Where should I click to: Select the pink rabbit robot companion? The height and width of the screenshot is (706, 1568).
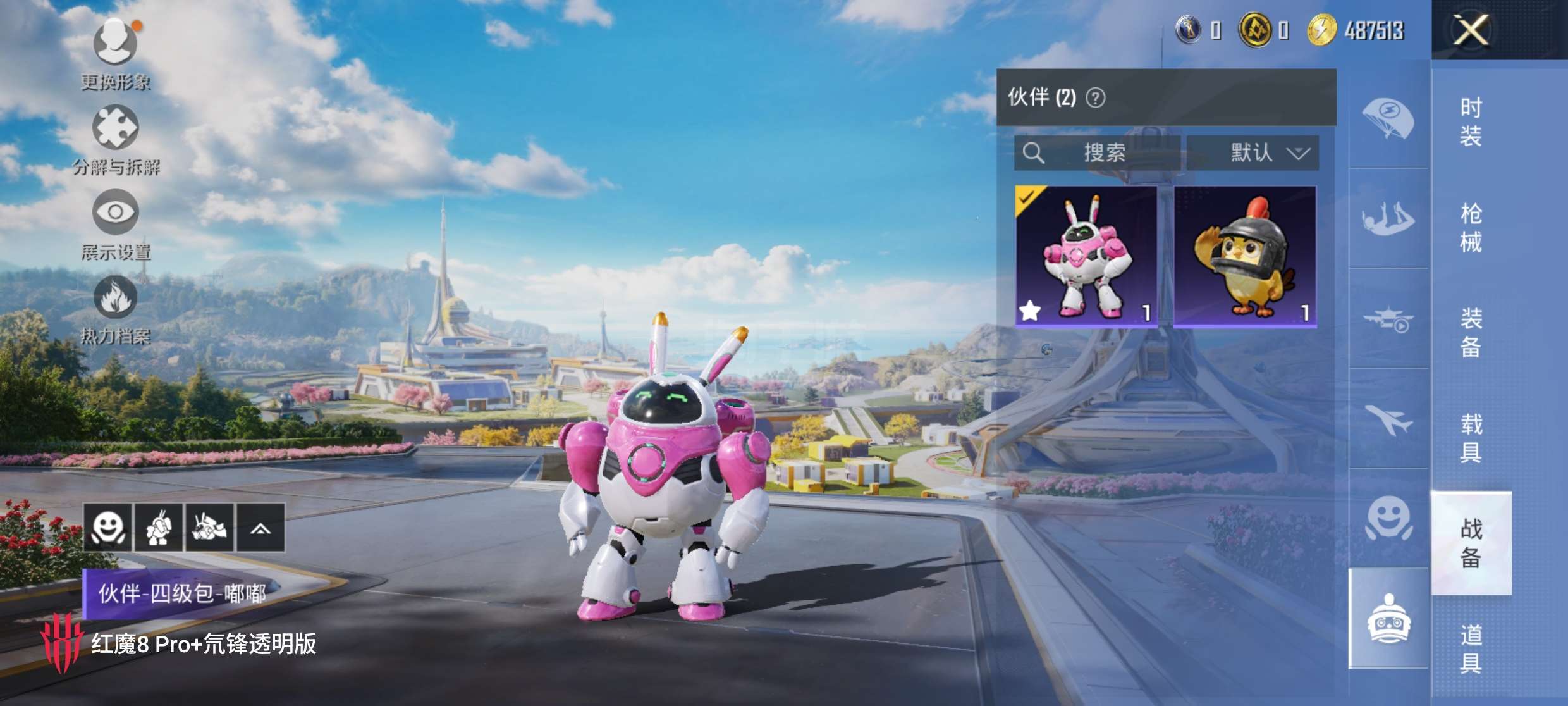click(1086, 256)
